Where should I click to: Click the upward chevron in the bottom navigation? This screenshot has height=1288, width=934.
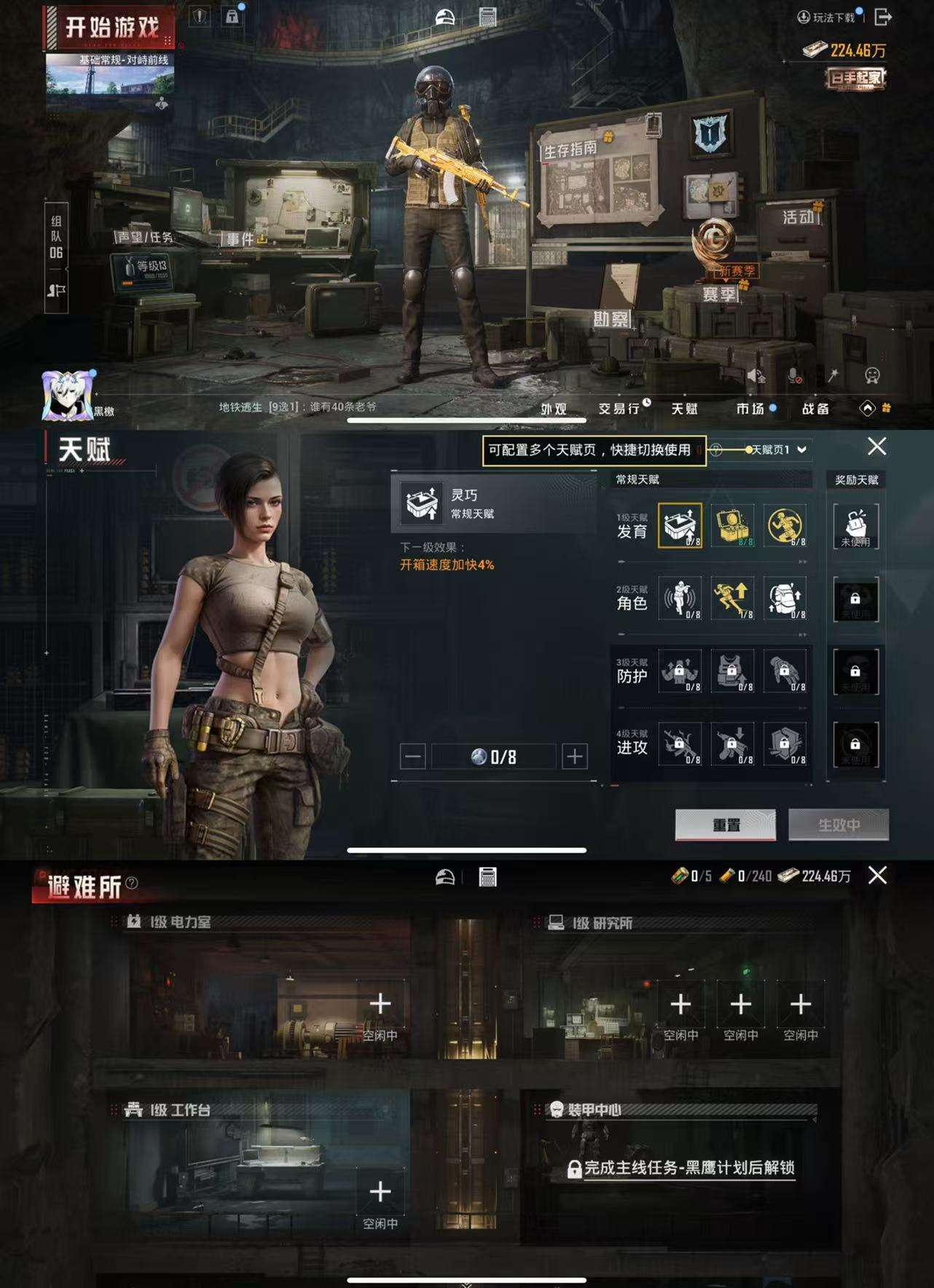(867, 409)
